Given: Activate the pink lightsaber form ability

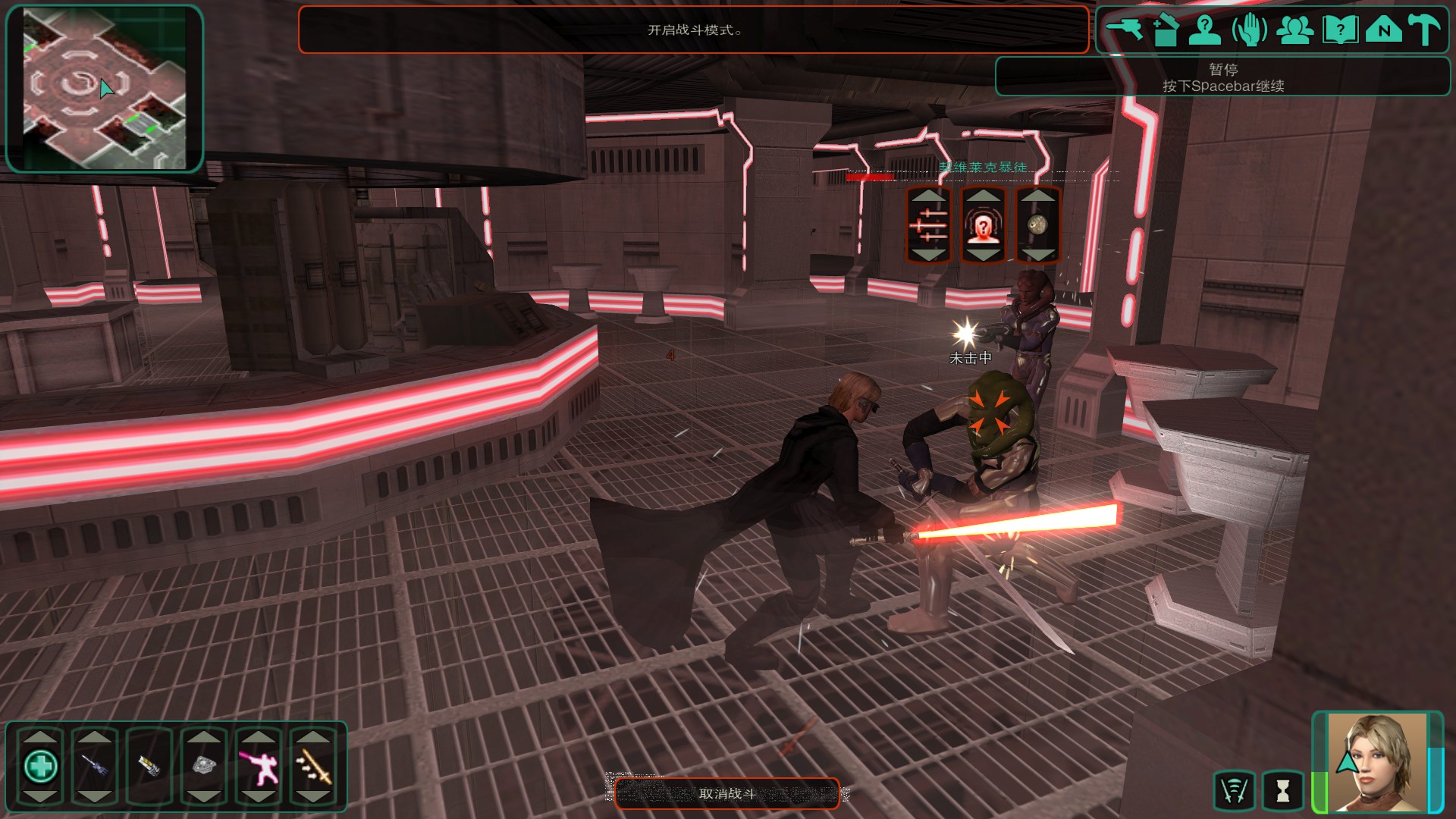Looking at the screenshot, I should pos(259,766).
